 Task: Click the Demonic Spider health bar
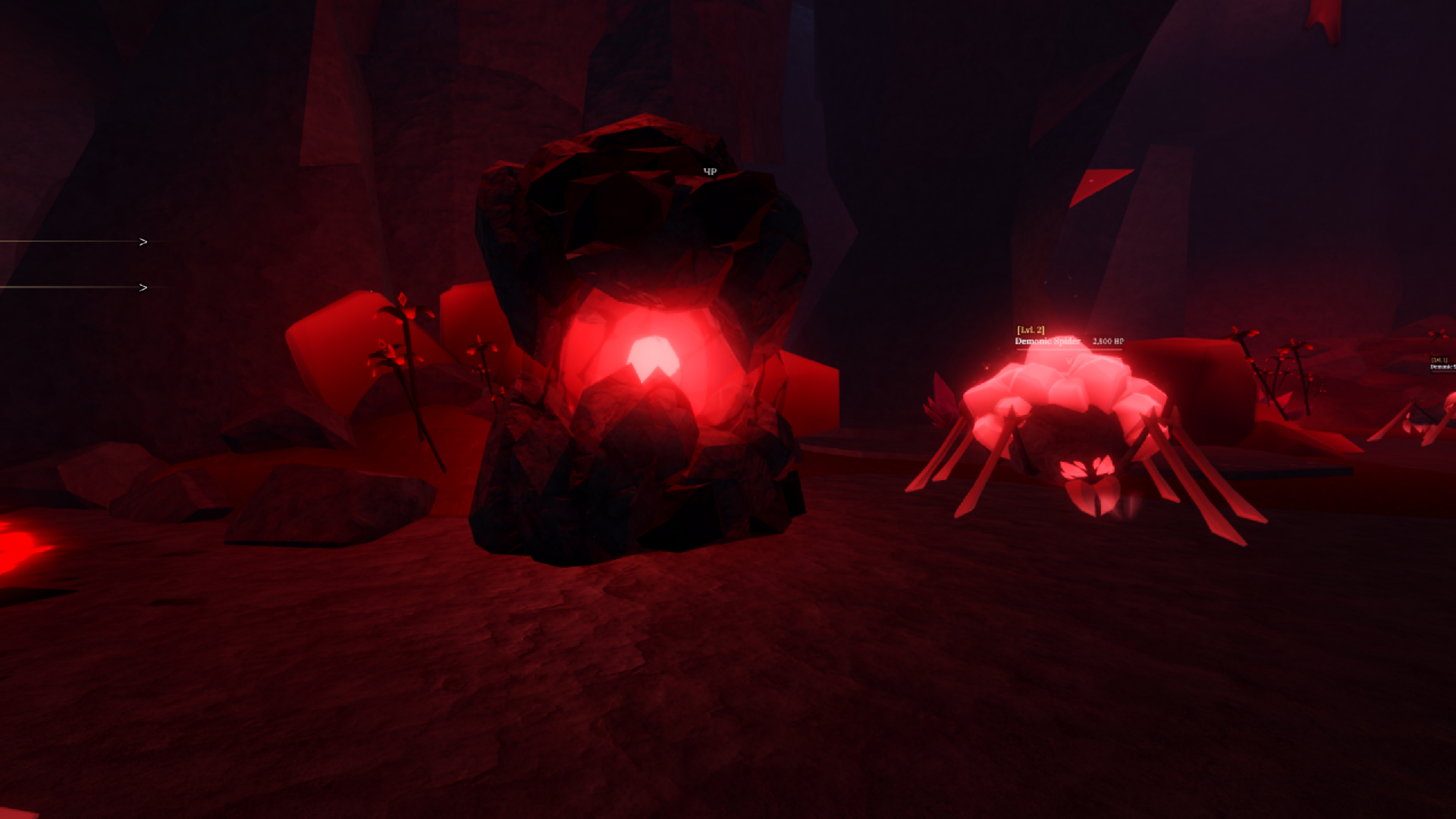tap(1069, 350)
